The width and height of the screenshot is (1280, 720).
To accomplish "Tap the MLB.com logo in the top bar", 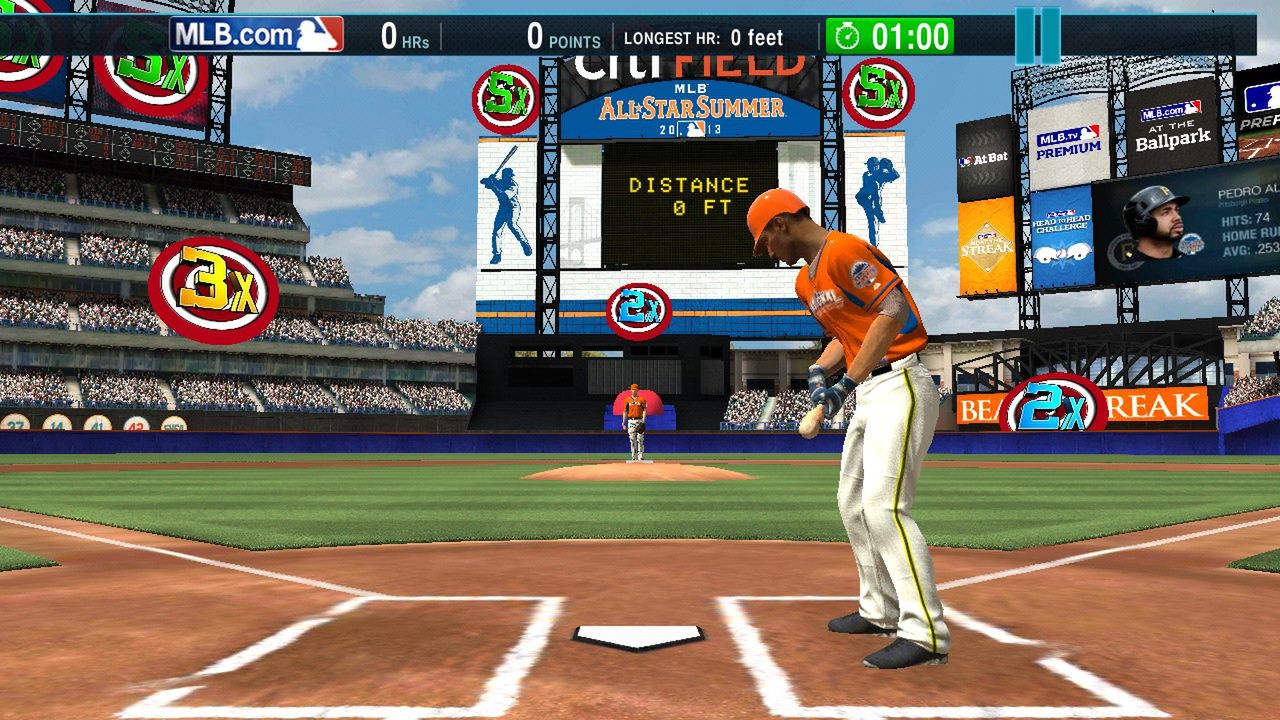I will 256,35.
